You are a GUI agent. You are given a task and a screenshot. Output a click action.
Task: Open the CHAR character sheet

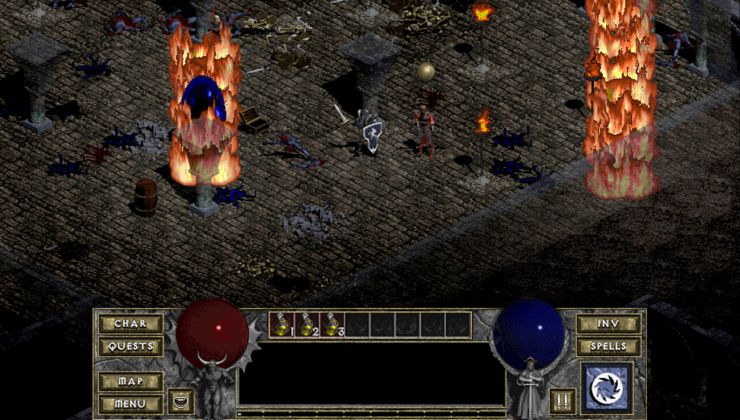[131, 324]
